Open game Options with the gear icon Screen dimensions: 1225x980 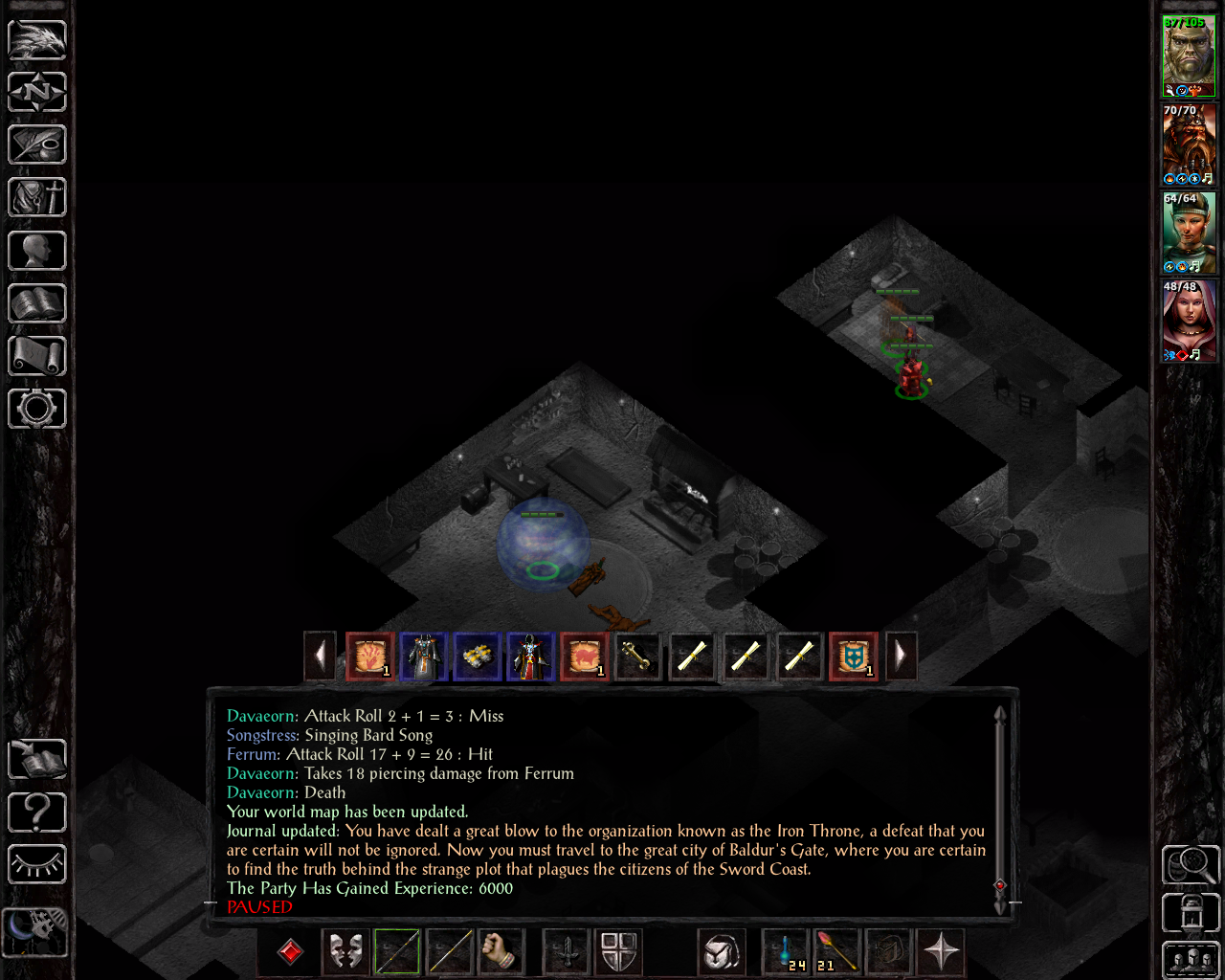point(36,408)
